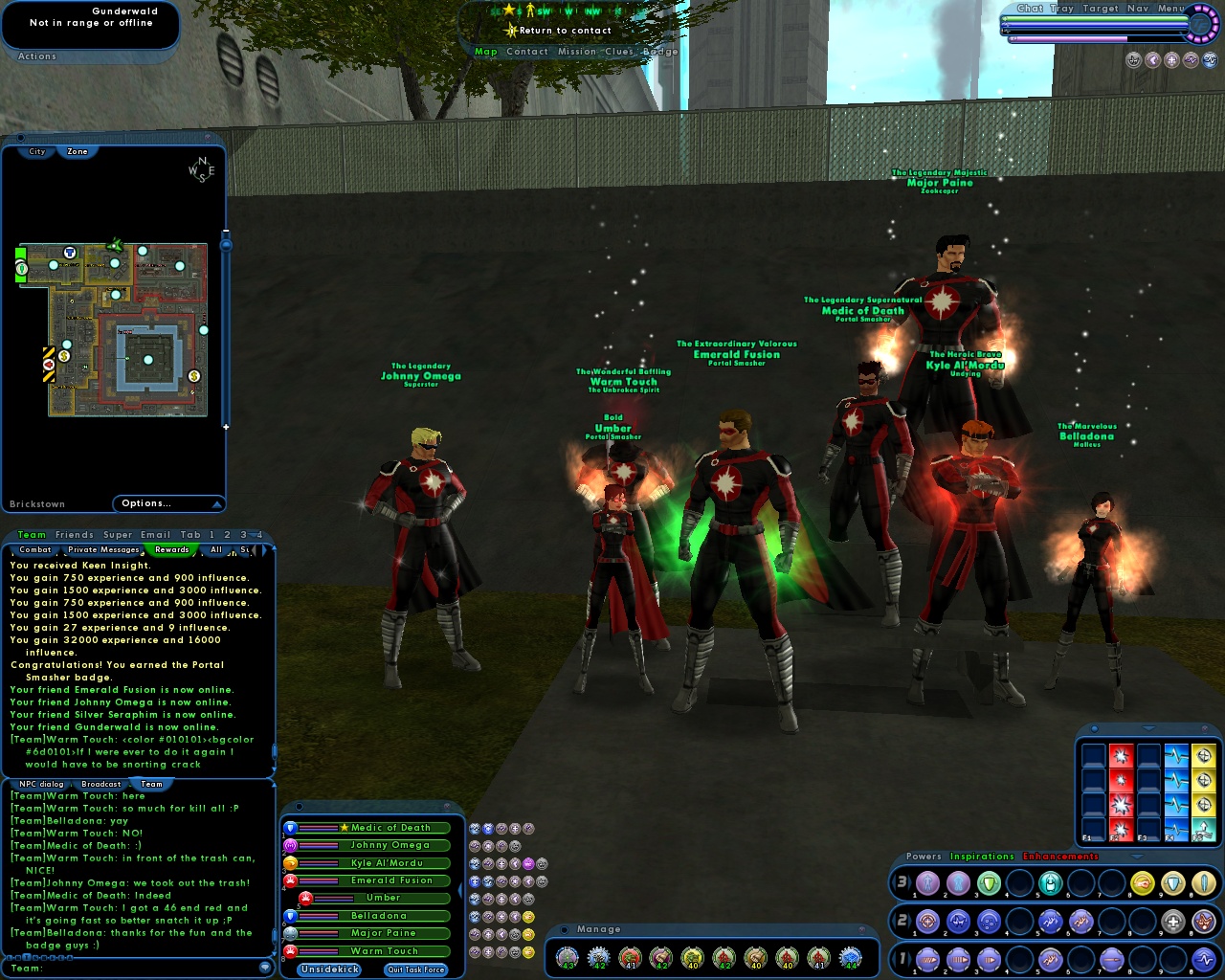Click the chat window scrollbar
This screenshot has width=1225, height=980.
click(x=274, y=749)
